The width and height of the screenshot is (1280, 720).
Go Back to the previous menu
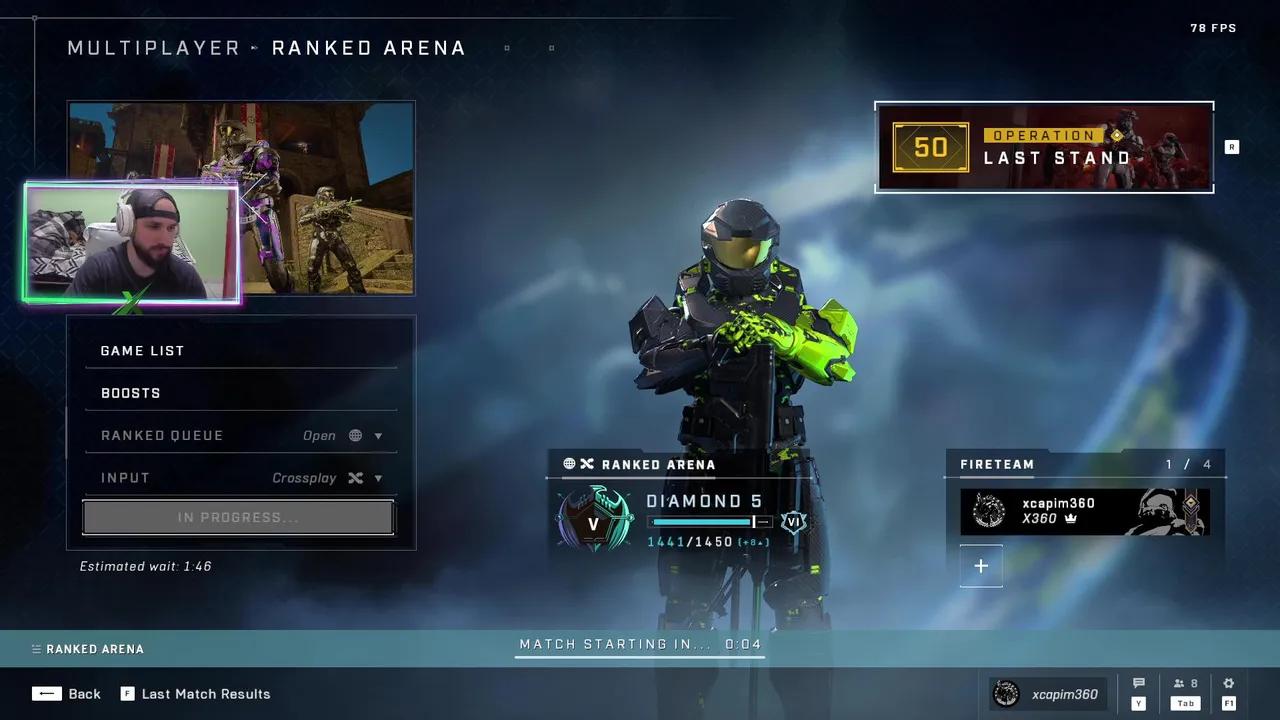(66, 694)
